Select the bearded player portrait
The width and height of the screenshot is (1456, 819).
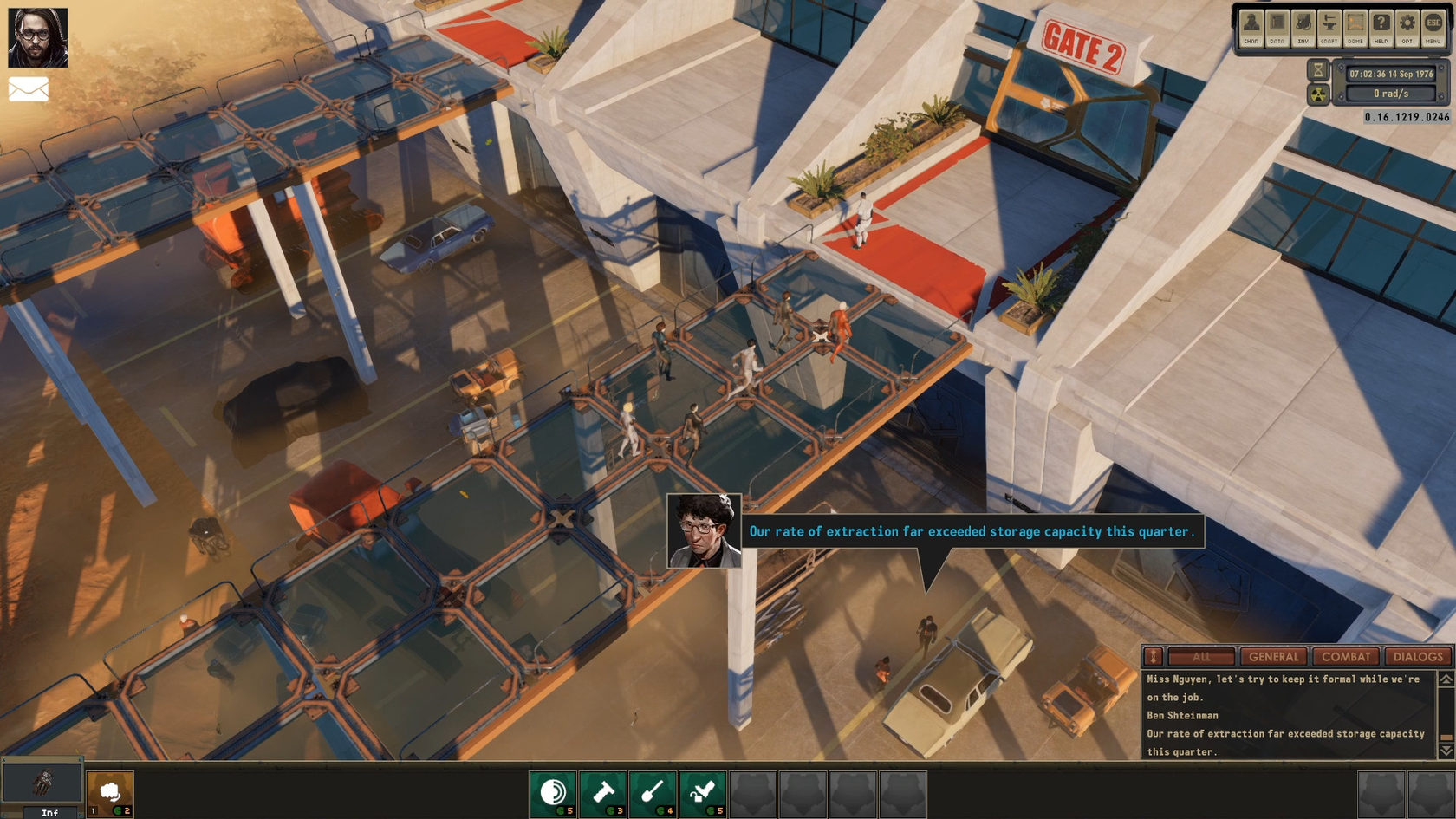click(x=38, y=37)
